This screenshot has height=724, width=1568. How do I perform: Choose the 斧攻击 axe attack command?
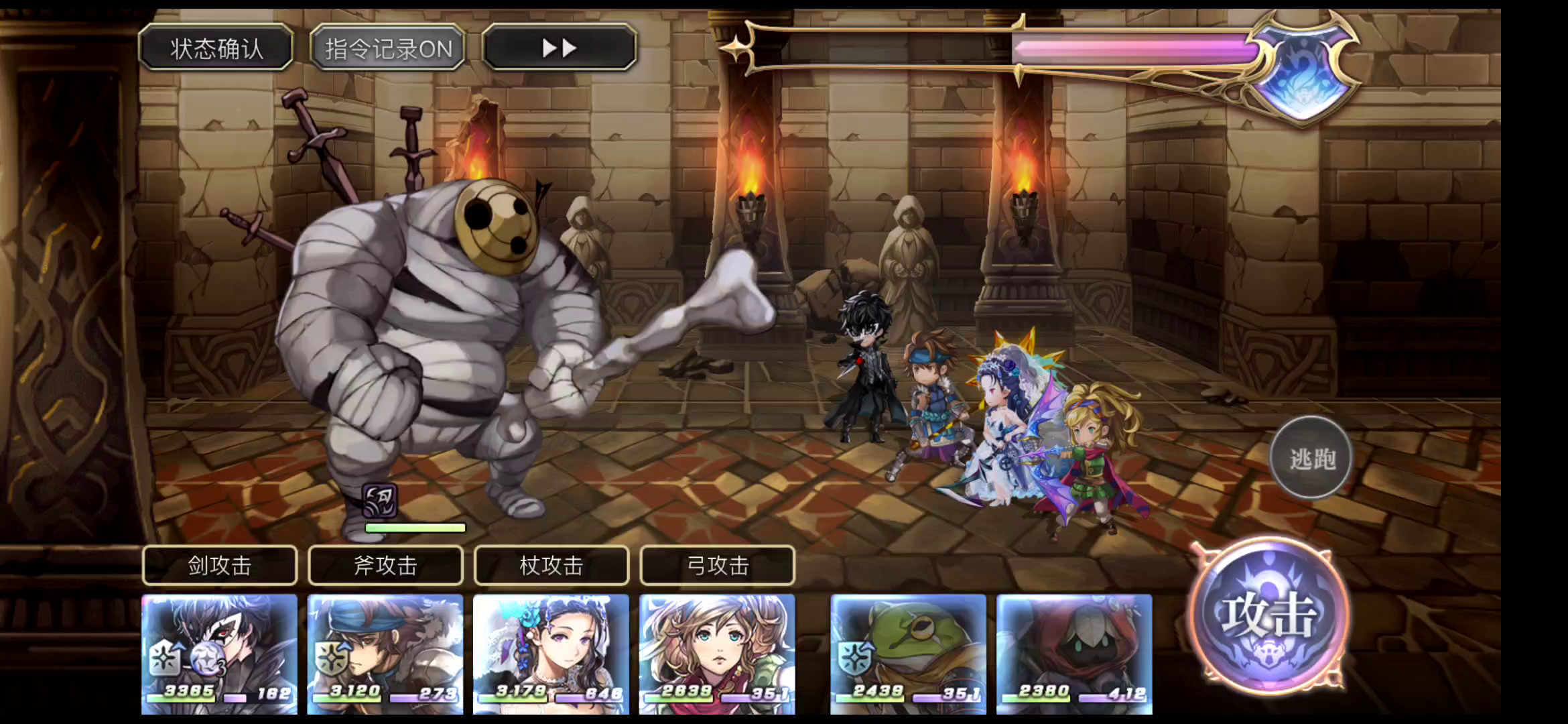click(x=385, y=566)
